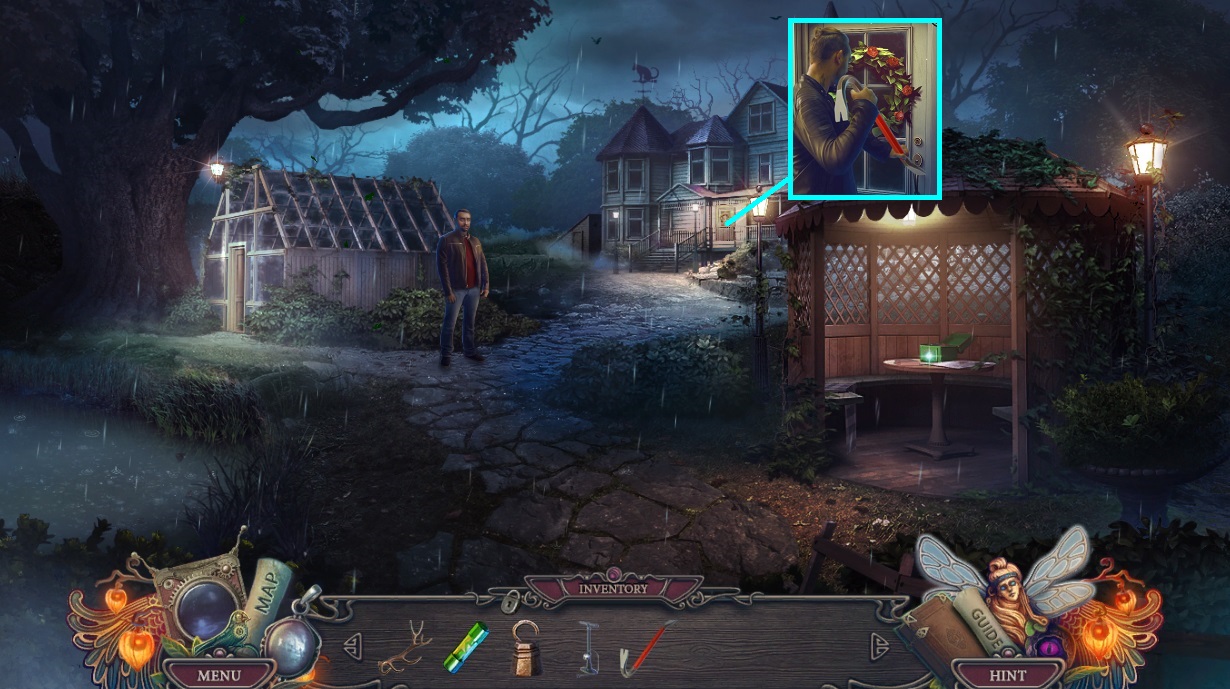1230x689 pixels.
Task: Pick the hook weight inventory item
Action: point(526,647)
